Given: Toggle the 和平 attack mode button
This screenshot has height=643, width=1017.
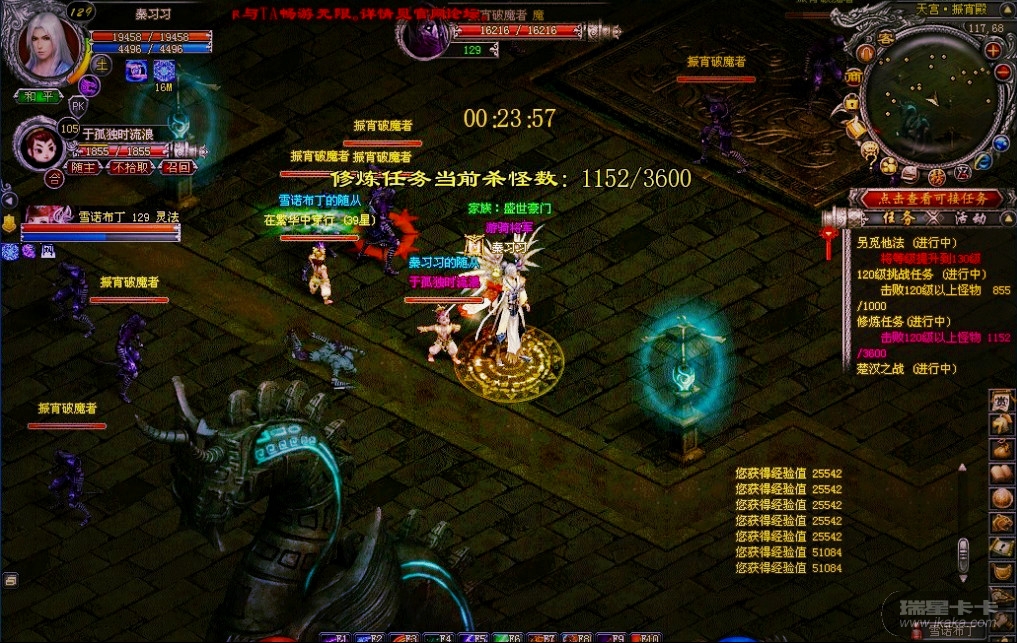Looking at the screenshot, I should coord(38,96).
